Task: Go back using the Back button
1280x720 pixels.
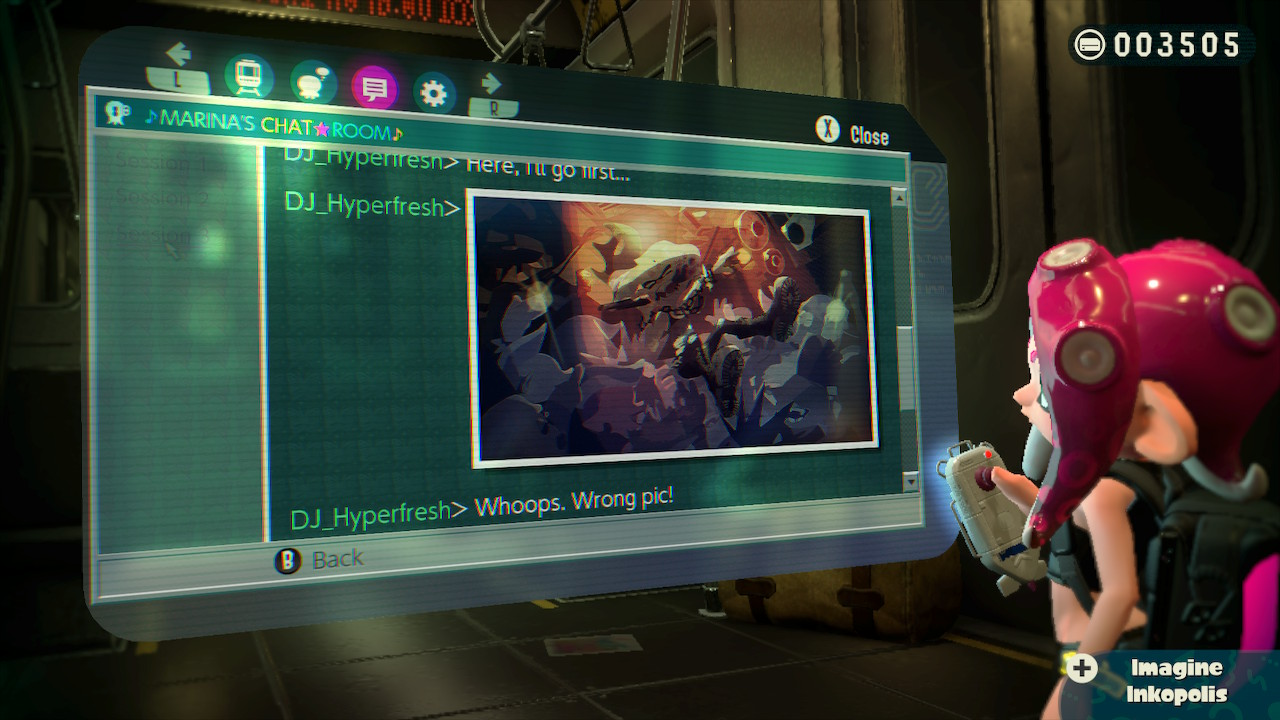Action: (321, 560)
